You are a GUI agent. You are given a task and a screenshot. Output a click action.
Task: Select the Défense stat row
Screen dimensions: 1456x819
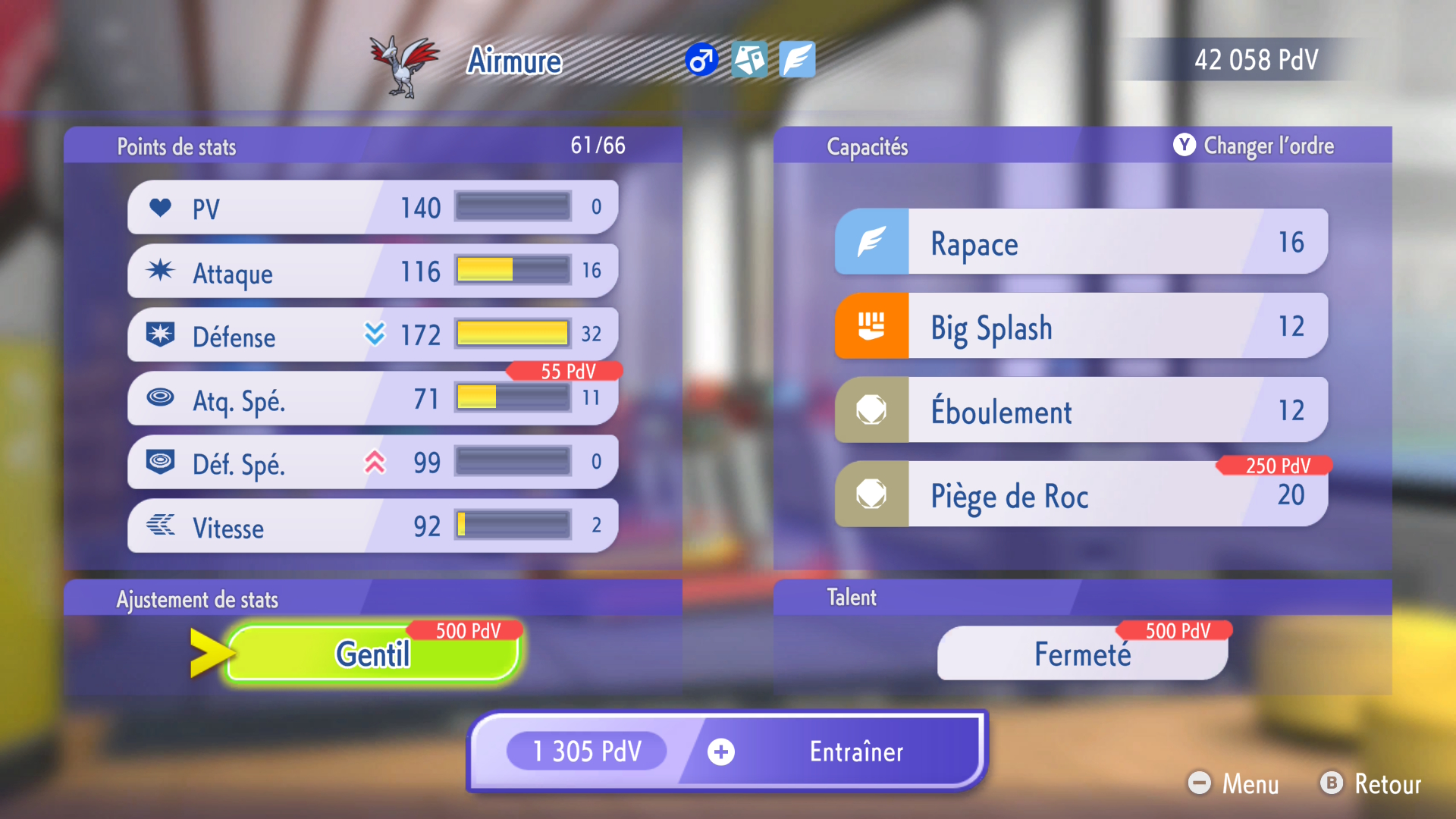372,334
